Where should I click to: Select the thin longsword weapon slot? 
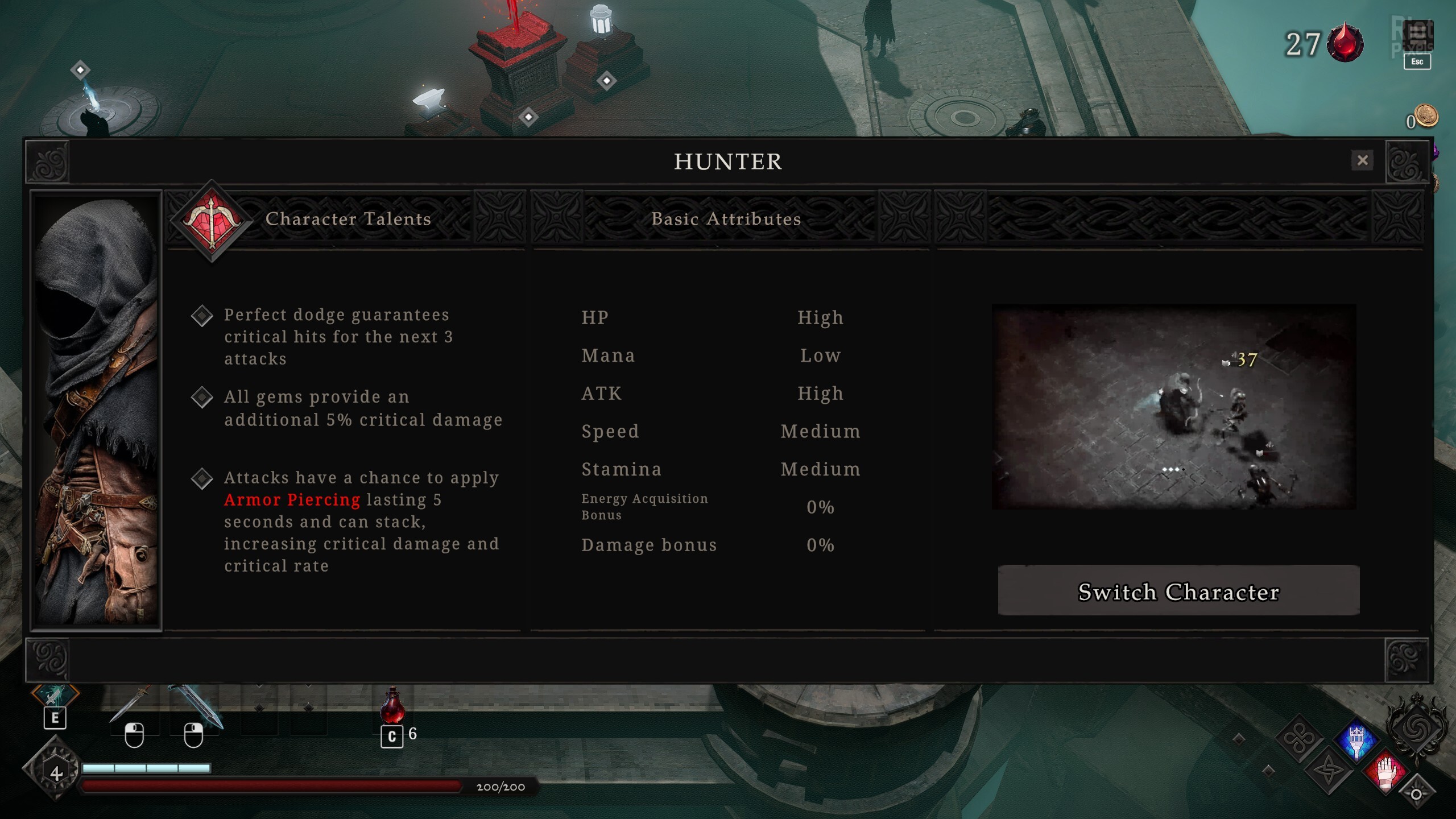(x=132, y=704)
